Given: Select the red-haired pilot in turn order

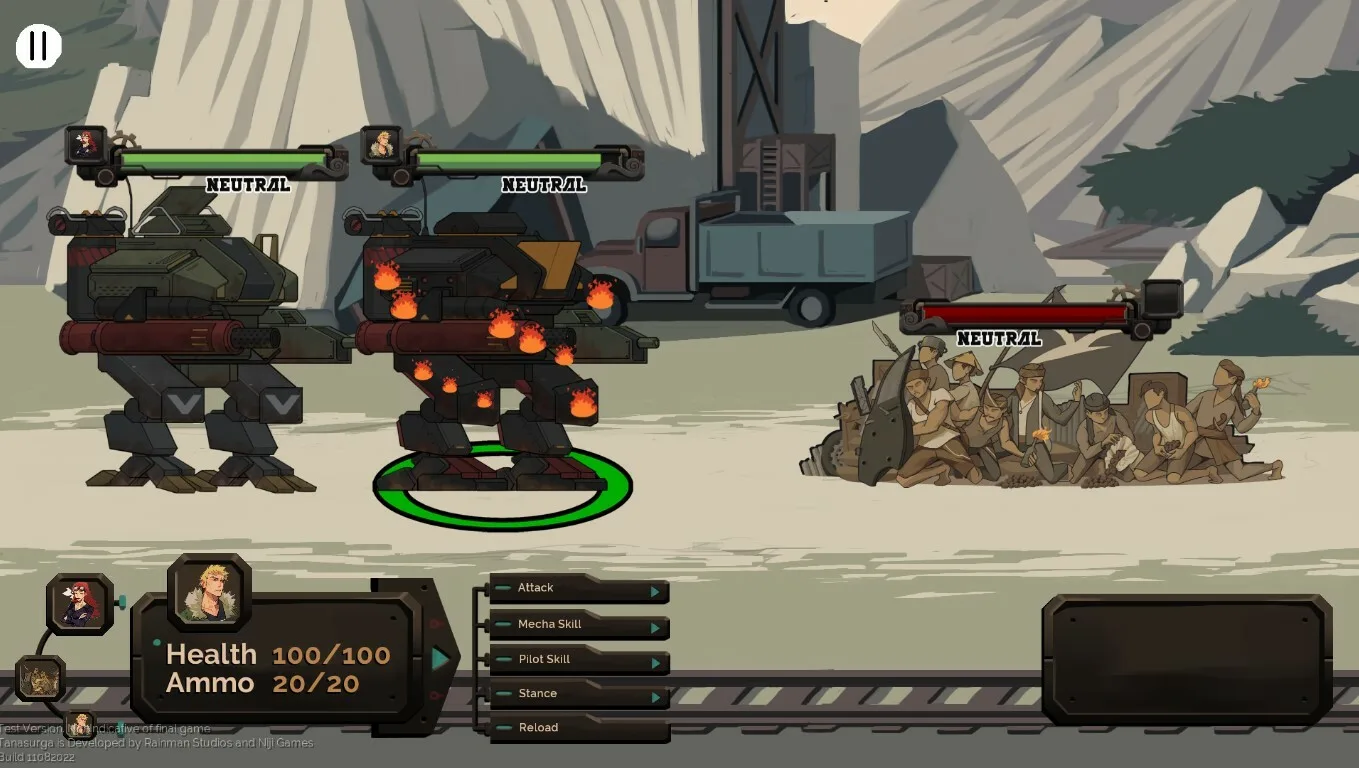Looking at the screenshot, I should pyautogui.click(x=80, y=604).
